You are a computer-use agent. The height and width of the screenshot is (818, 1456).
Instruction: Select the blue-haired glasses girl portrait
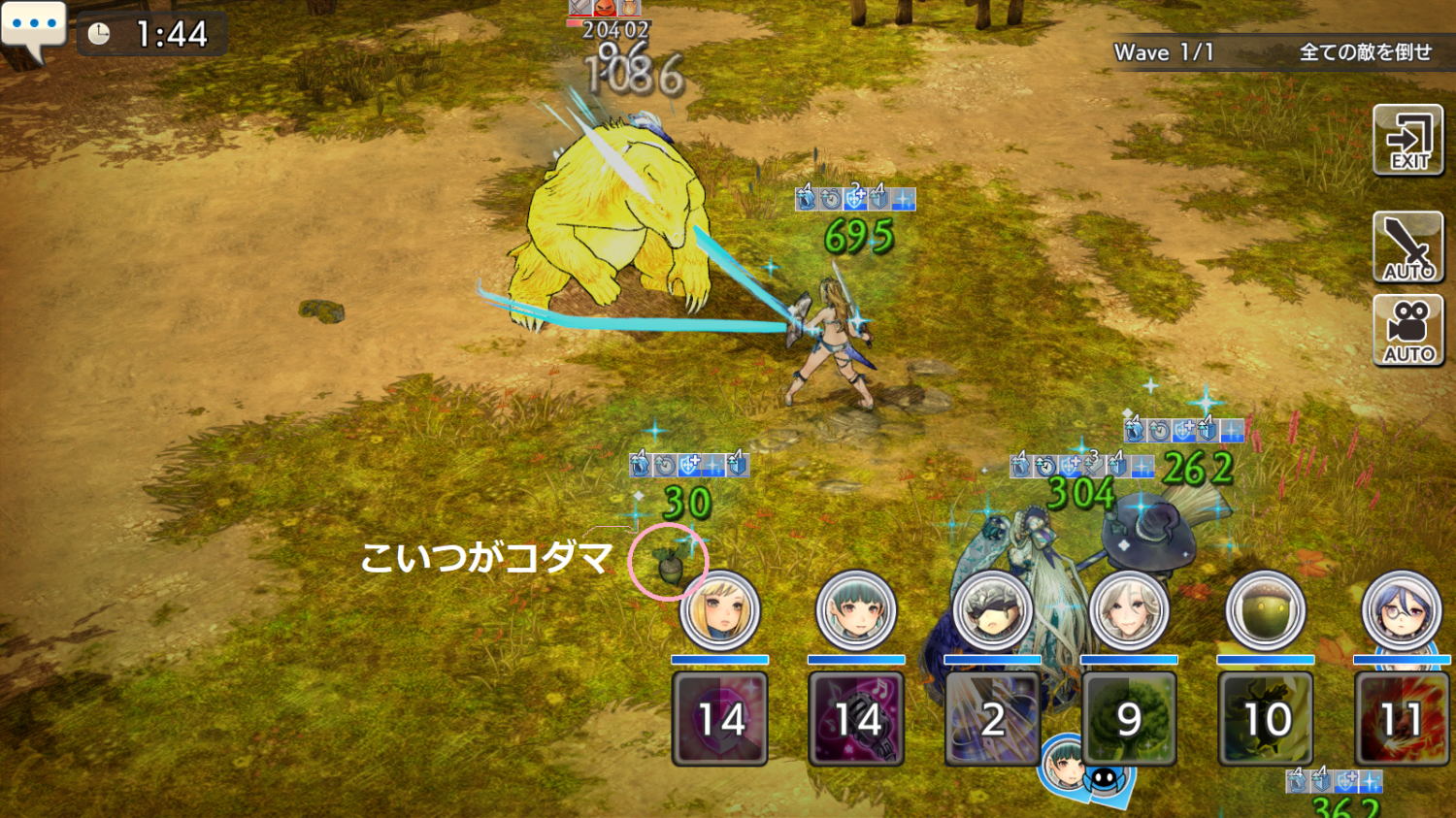1402,610
